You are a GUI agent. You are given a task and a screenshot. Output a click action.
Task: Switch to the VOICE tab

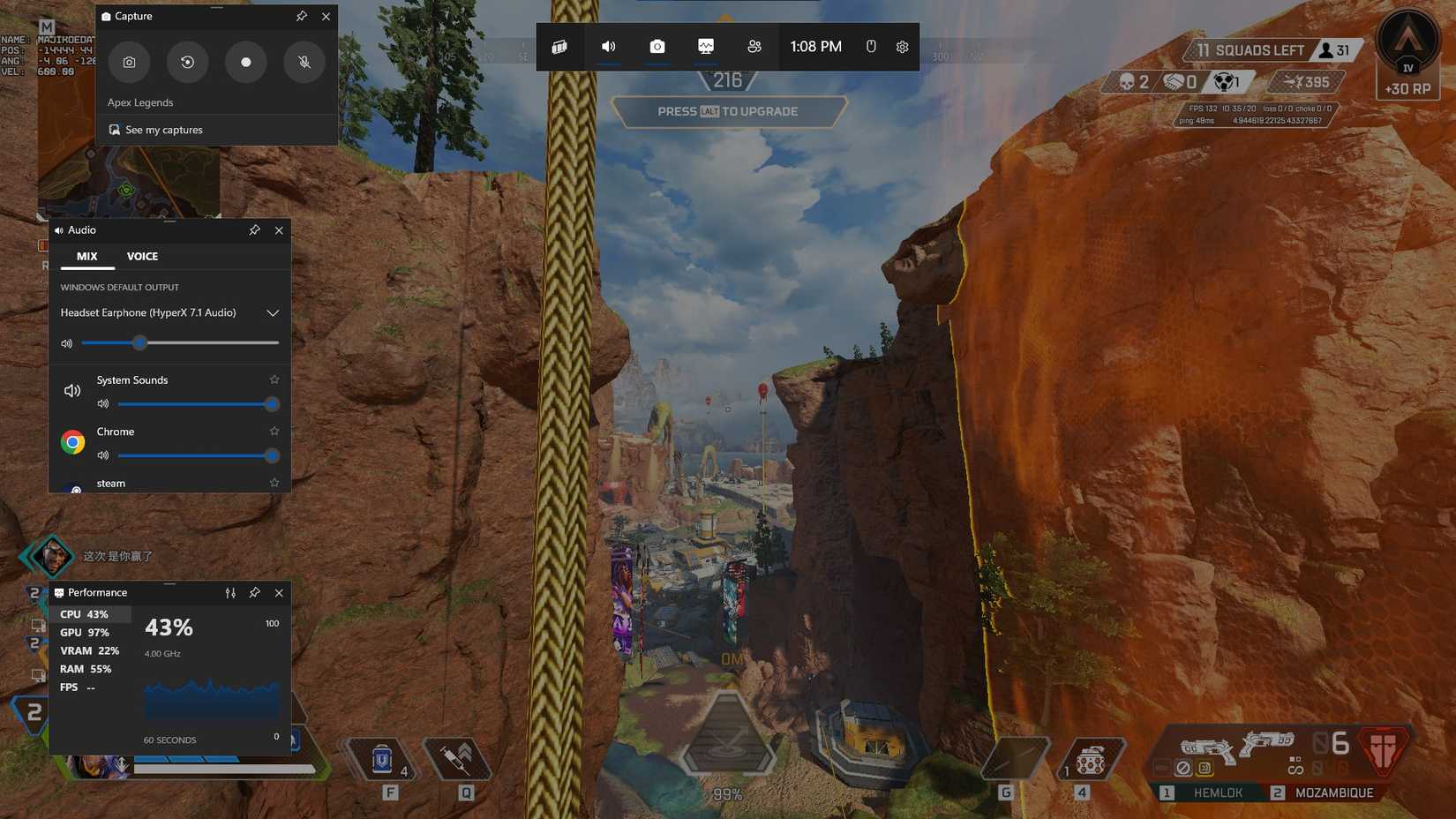(x=142, y=257)
